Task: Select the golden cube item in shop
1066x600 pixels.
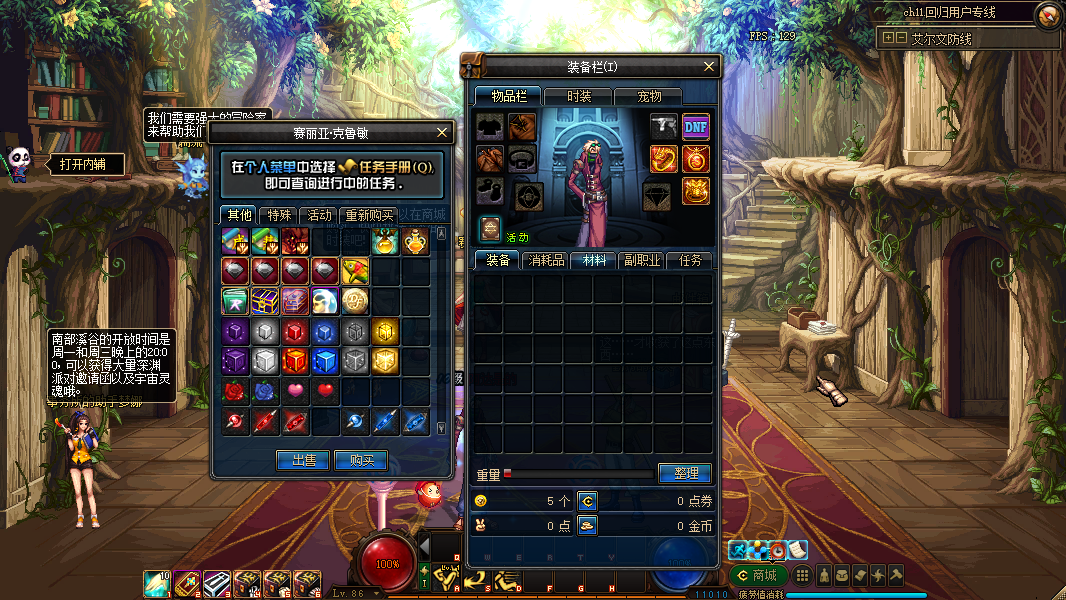Action: (385, 332)
